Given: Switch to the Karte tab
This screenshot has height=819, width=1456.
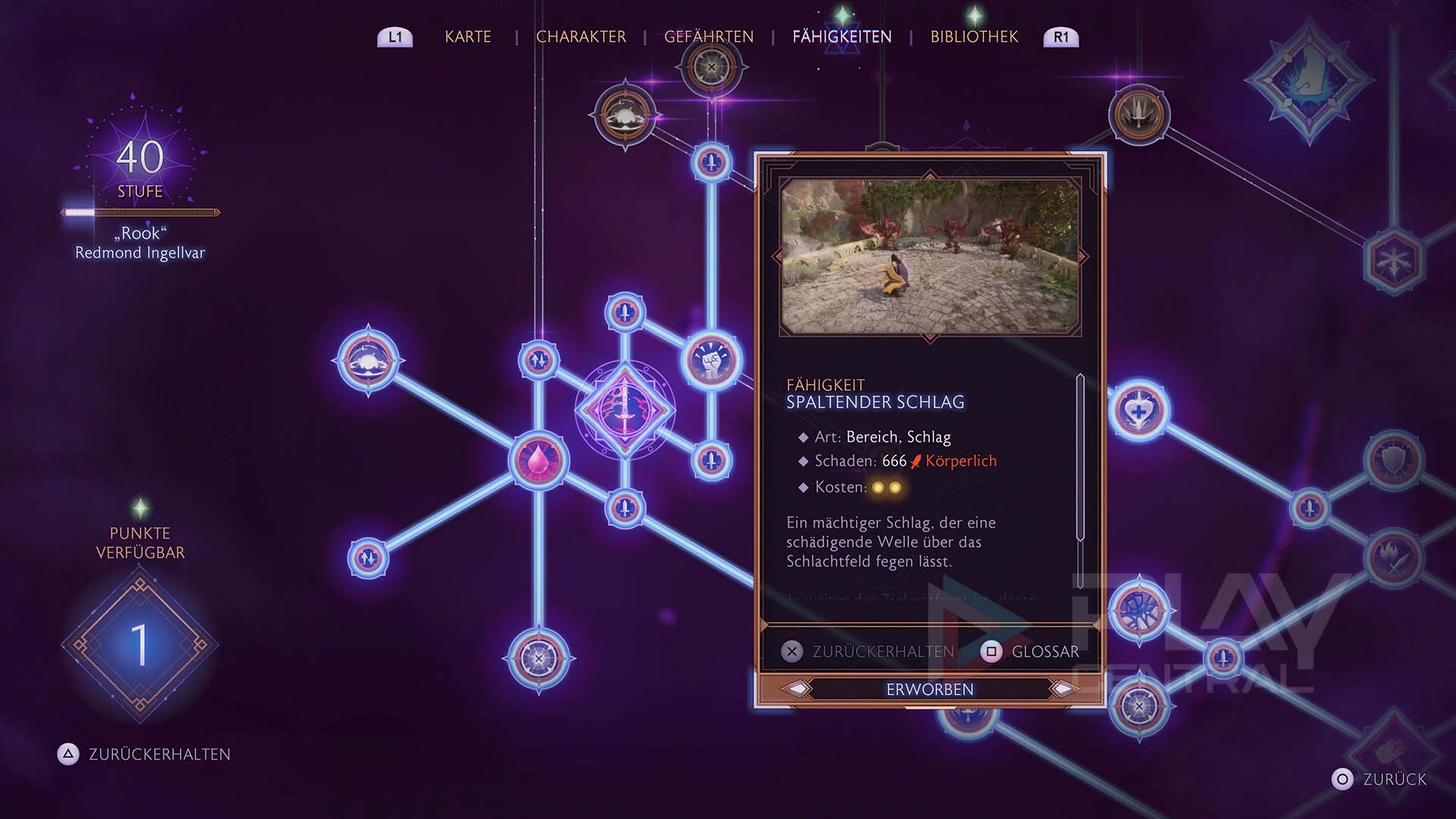Looking at the screenshot, I should [x=468, y=36].
